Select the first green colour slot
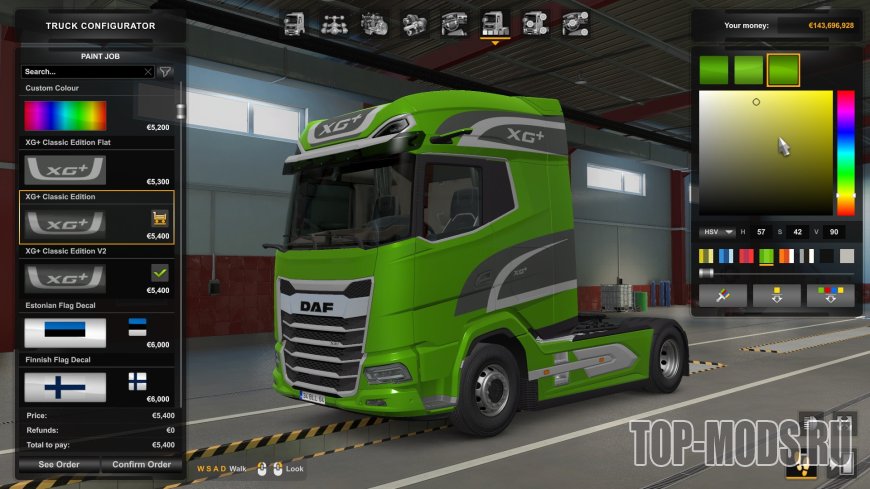870x489 pixels. coord(715,70)
